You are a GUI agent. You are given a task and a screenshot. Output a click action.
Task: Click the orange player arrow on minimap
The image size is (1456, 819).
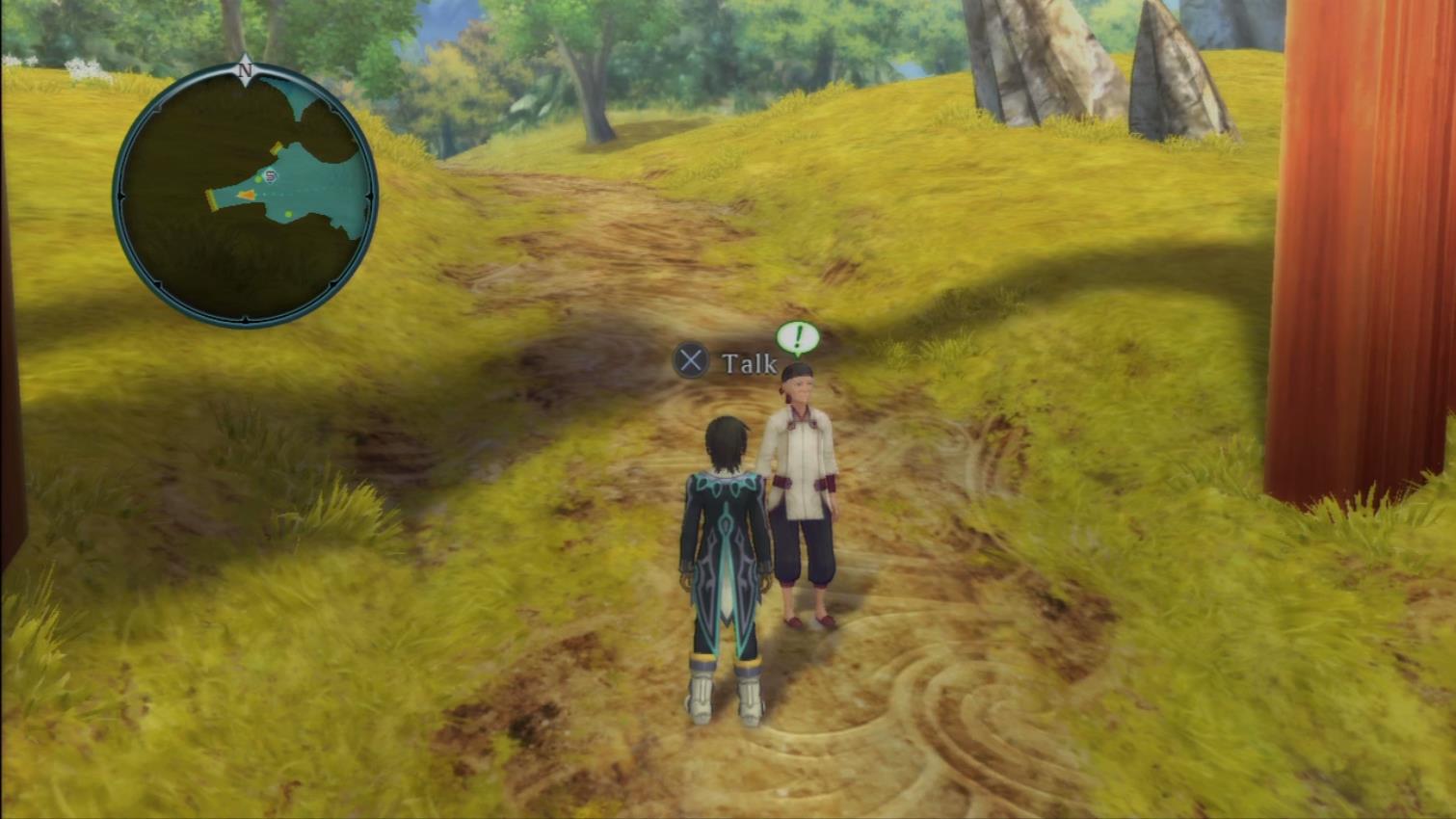(x=247, y=195)
